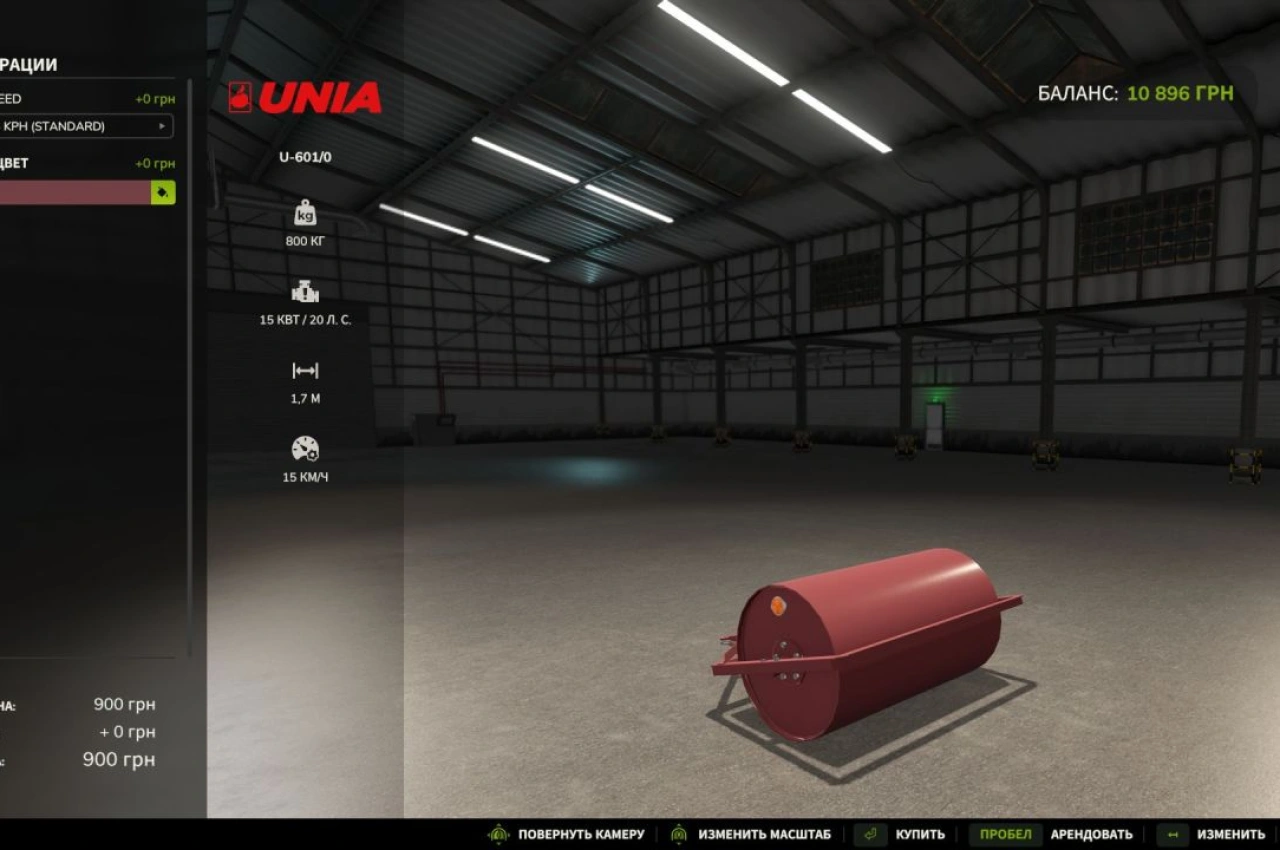Click the right arrow inside the speed config box
The height and width of the screenshot is (850, 1280).
162,126
